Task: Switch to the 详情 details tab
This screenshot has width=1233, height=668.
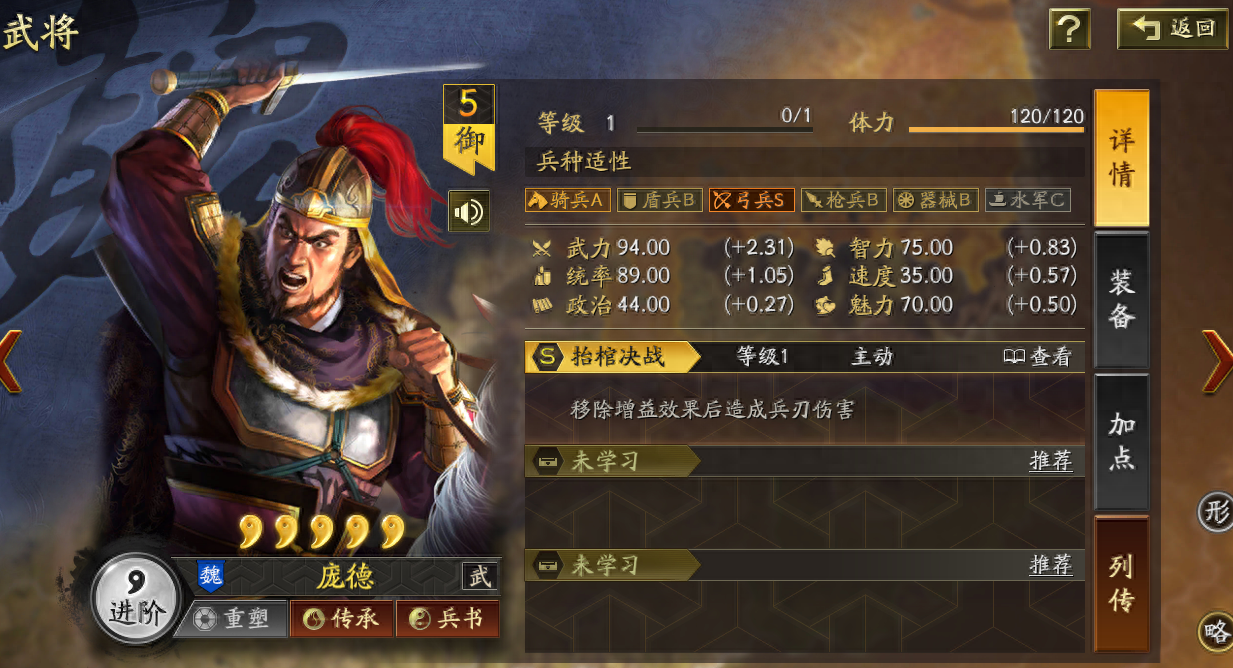Action: [x=1121, y=158]
